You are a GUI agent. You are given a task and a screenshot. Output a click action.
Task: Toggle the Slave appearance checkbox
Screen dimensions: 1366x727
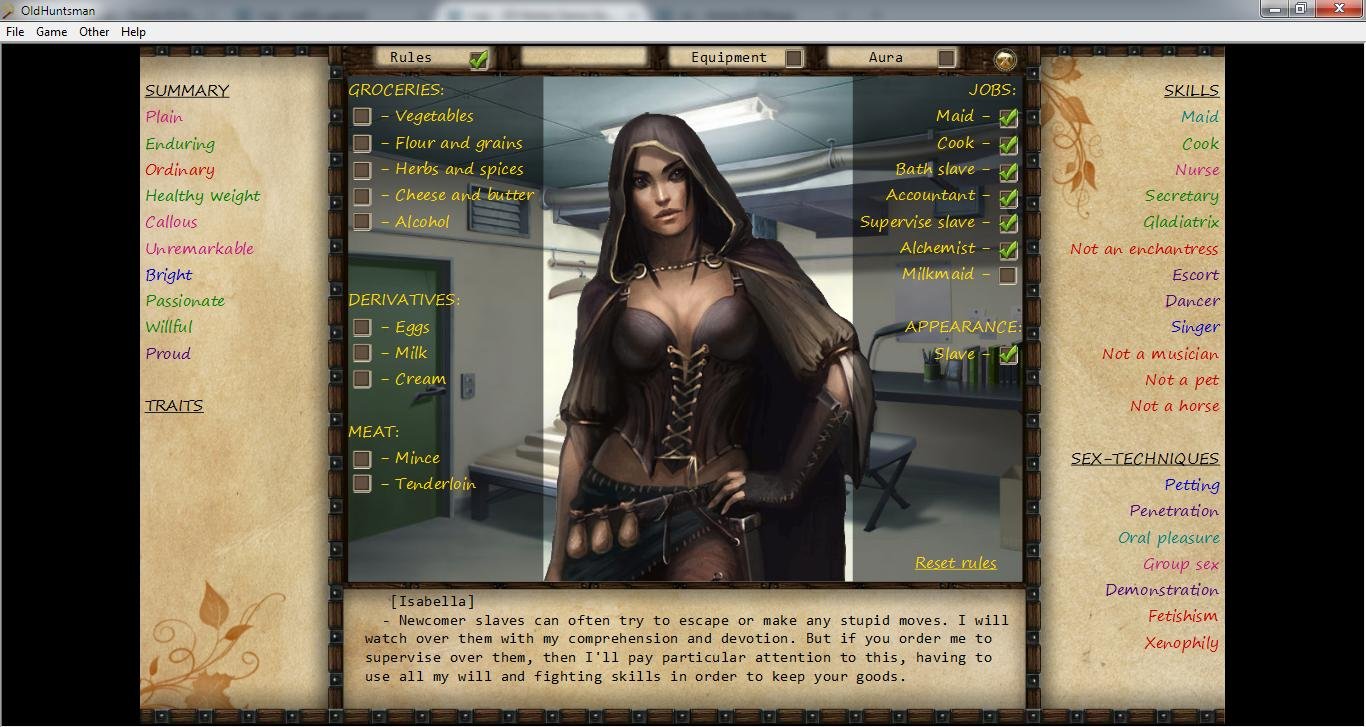click(1008, 354)
